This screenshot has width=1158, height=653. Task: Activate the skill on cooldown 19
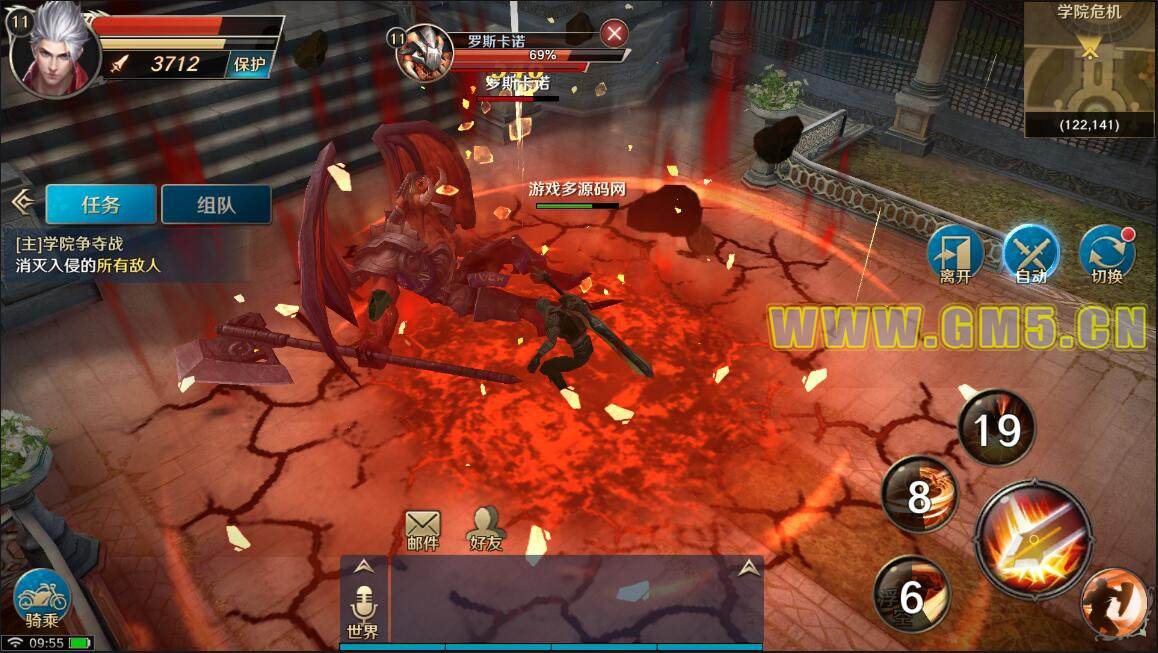(996, 430)
